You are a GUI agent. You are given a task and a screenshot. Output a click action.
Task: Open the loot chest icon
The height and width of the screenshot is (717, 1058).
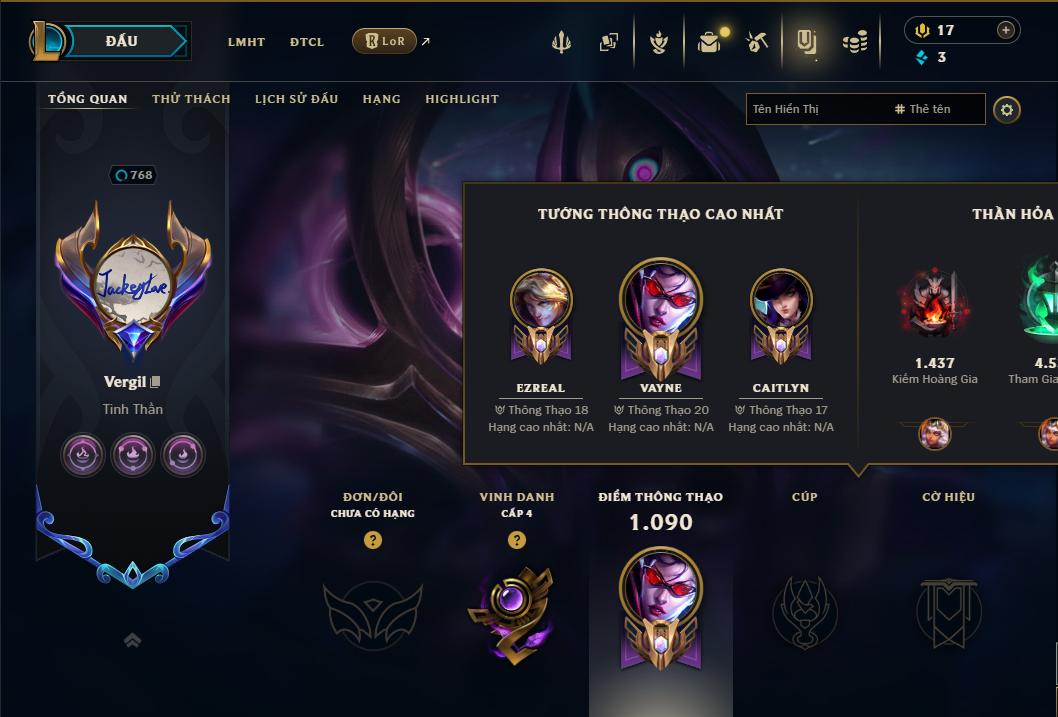(710, 42)
